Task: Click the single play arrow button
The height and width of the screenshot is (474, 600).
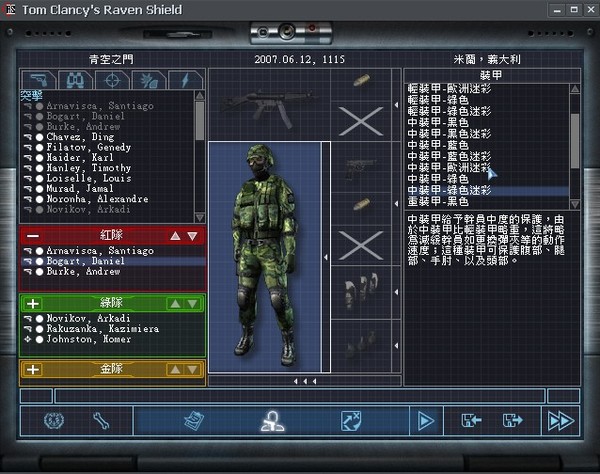Action: (x=426, y=421)
